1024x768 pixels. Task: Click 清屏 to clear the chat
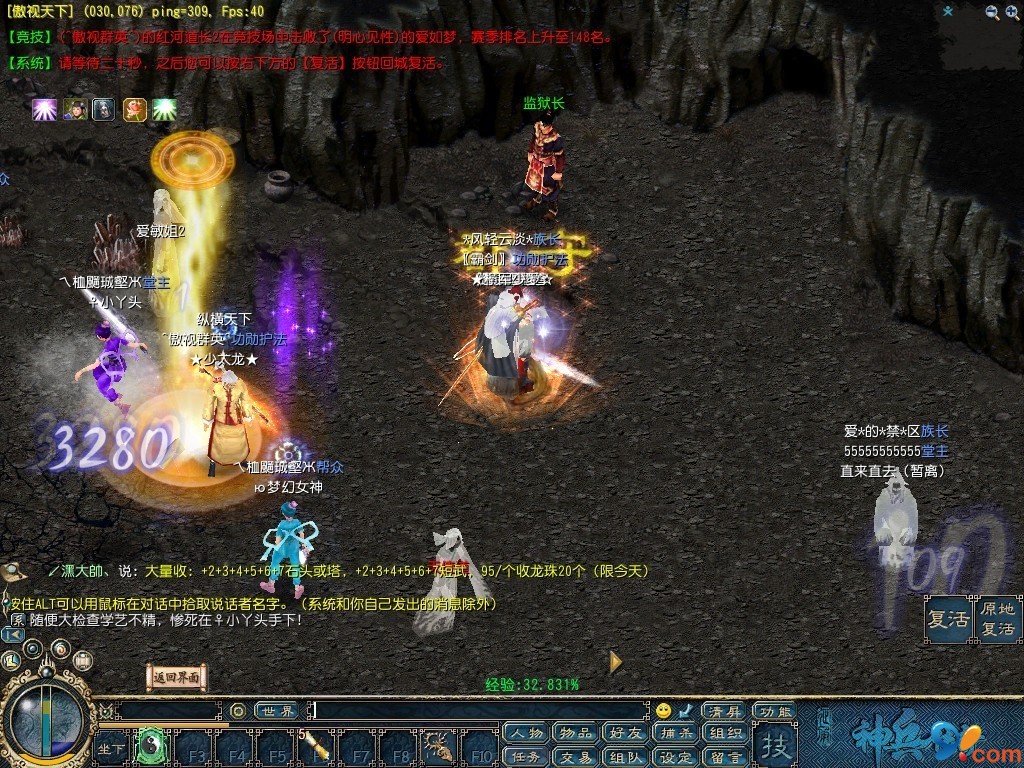tap(724, 711)
